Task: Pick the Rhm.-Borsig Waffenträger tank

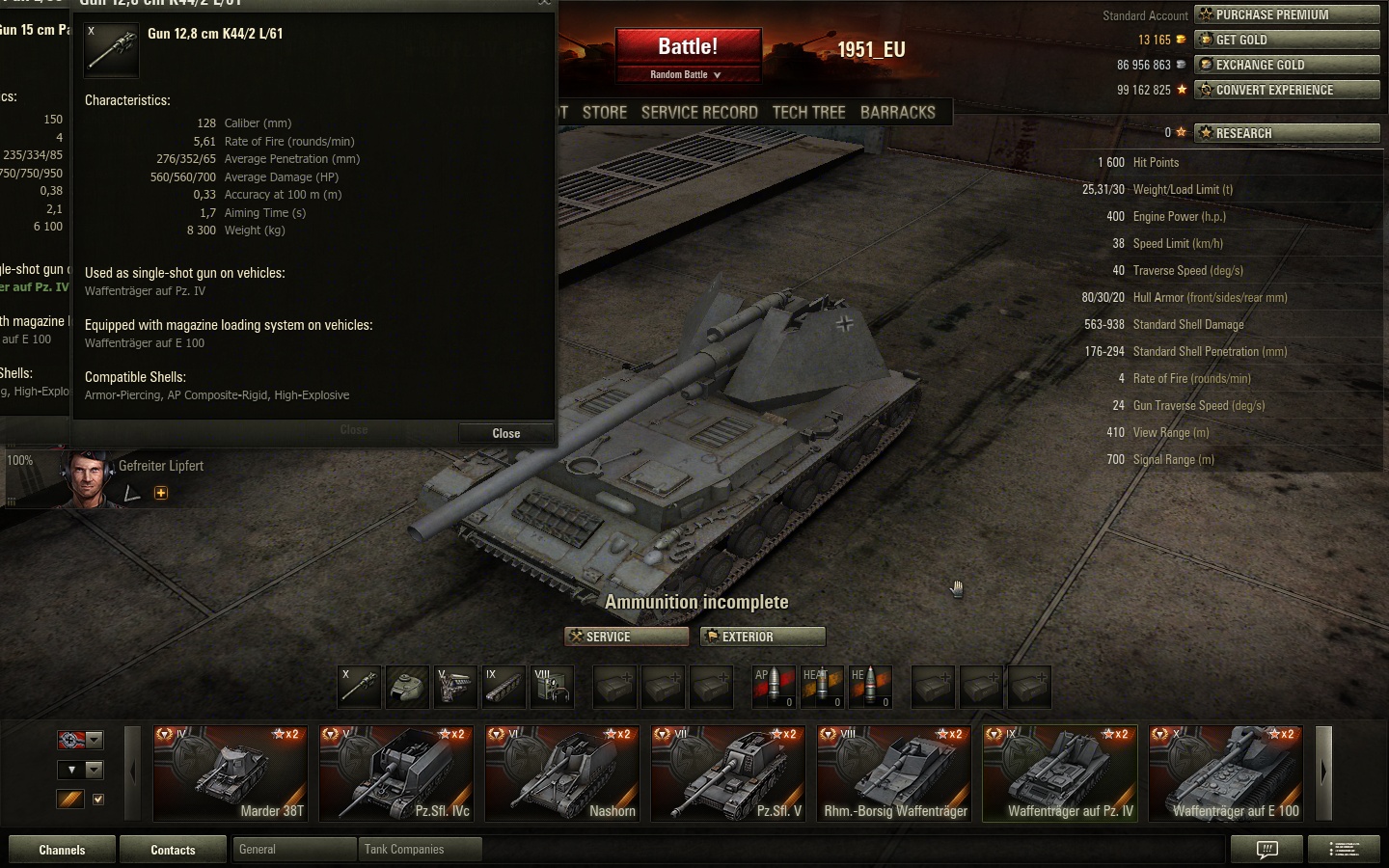Action: click(x=893, y=773)
